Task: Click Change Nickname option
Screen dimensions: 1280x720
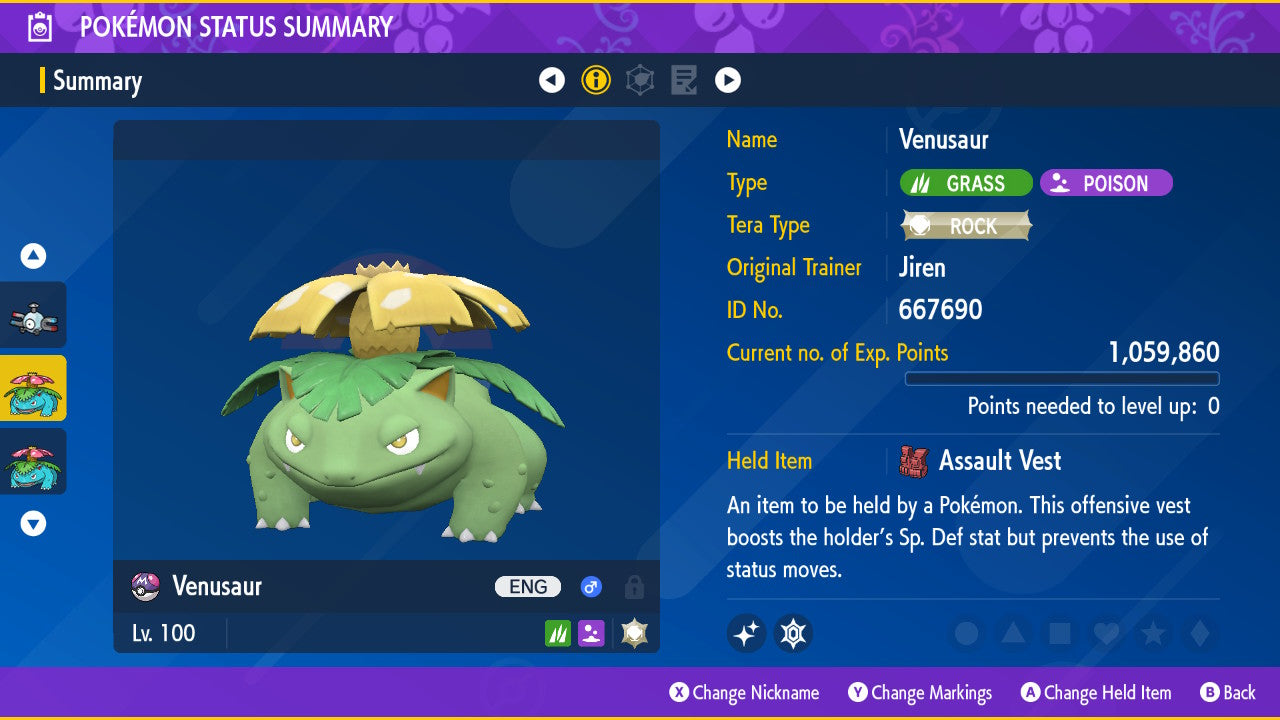Action: point(745,693)
